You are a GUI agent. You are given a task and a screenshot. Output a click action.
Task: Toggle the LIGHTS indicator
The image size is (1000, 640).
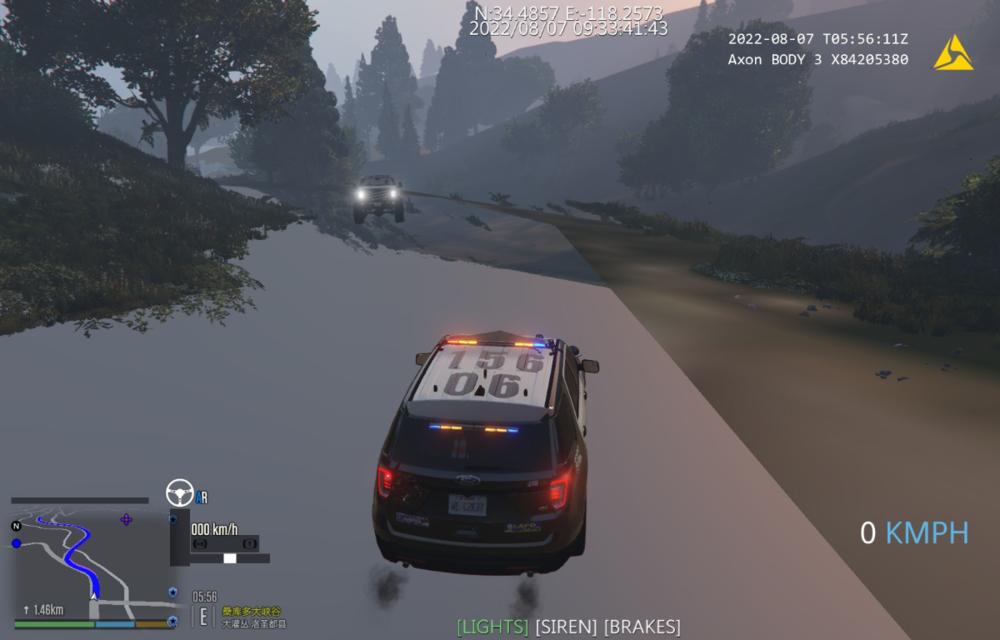[x=492, y=627]
